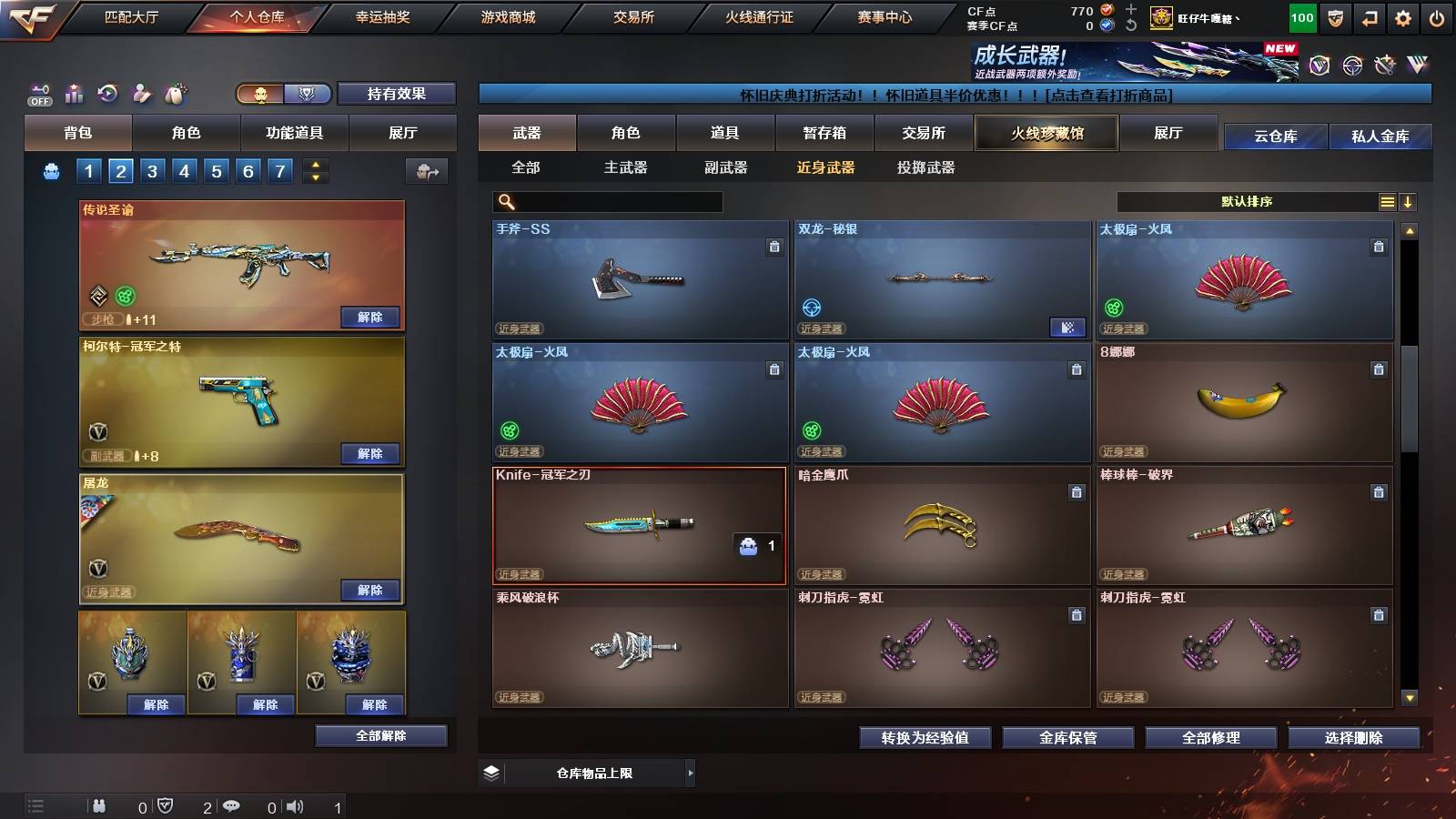Click the storage chest icon on Knife-冠军之刃 card
The width and height of the screenshot is (1456, 819).
[749, 548]
